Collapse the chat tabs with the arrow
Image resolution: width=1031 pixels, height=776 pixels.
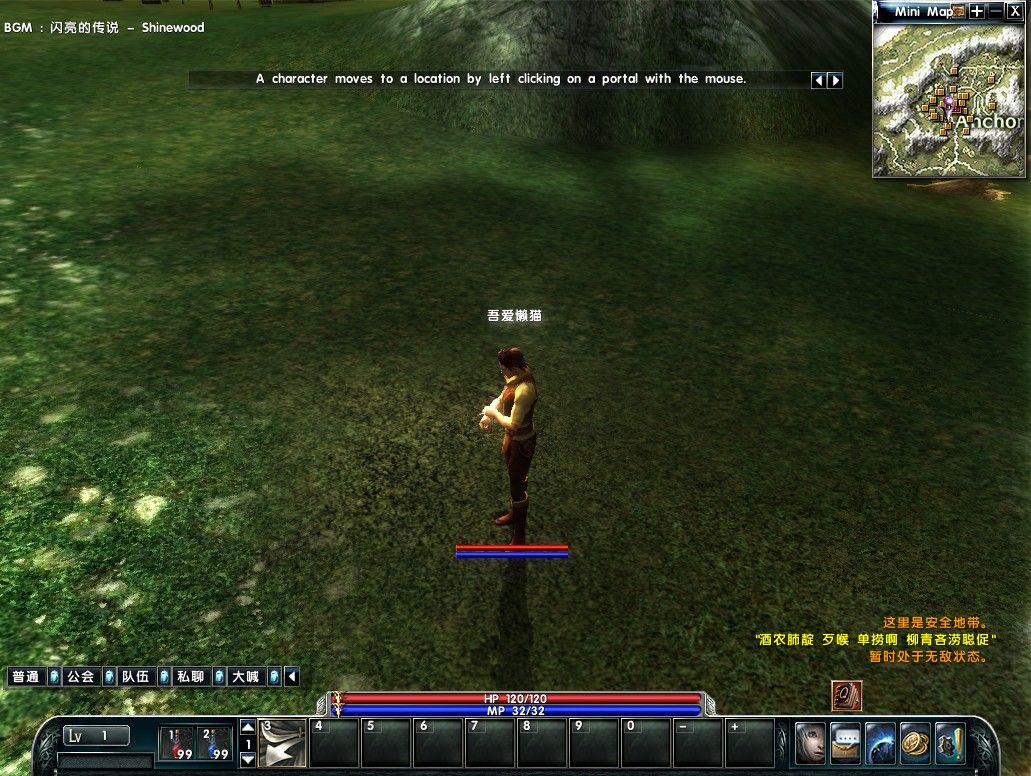click(x=292, y=677)
